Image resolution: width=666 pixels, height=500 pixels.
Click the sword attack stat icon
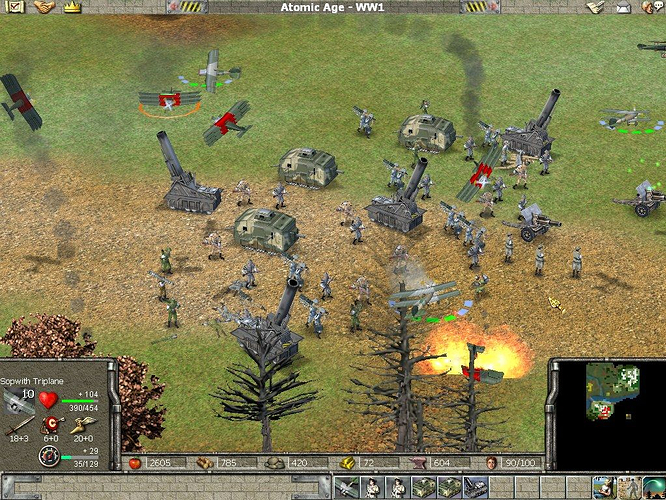point(17,426)
